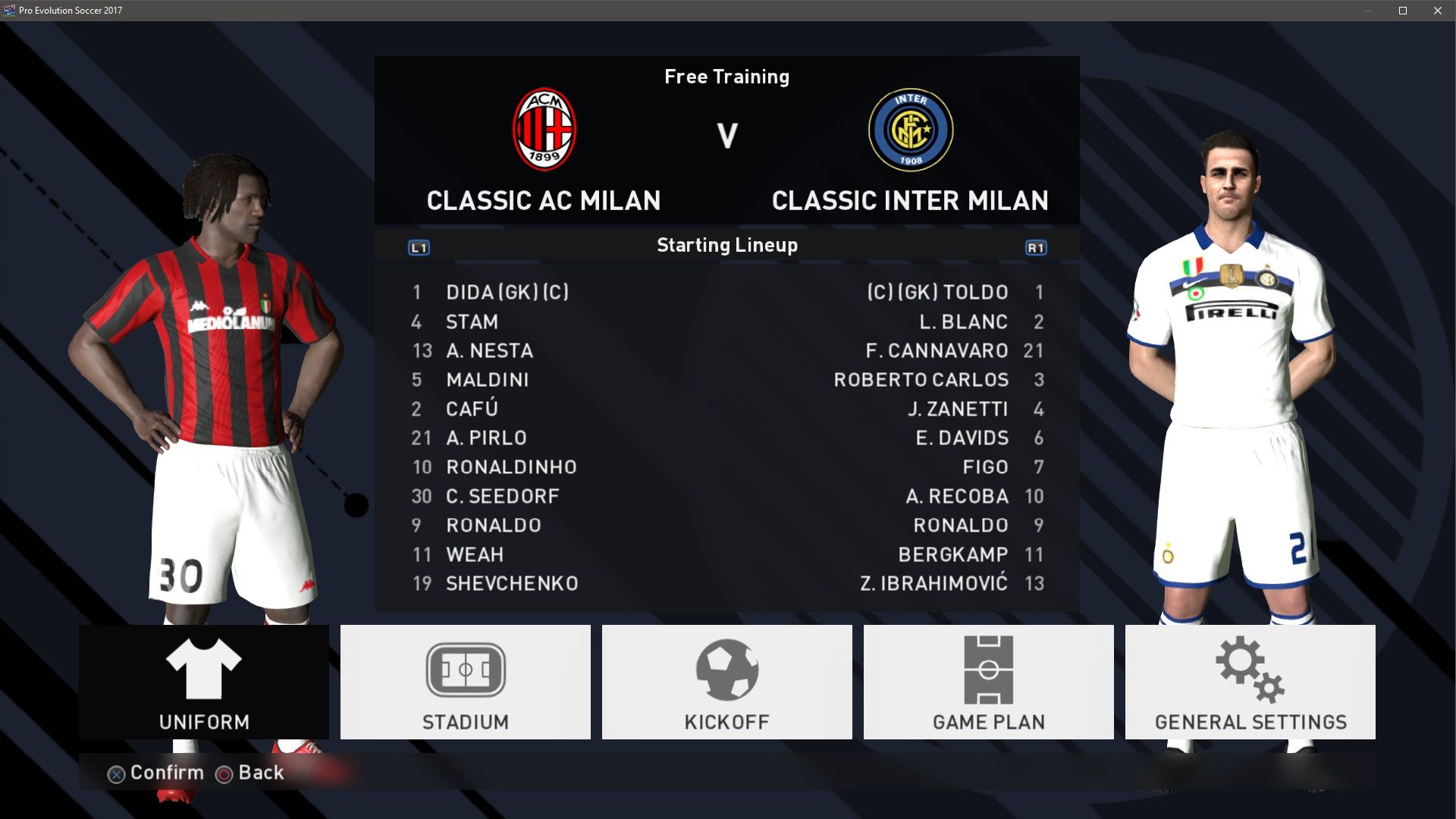Viewport: 1456px width, 819px height.
Task: Open the Uniform menu tile
Action: click(203, 682)
